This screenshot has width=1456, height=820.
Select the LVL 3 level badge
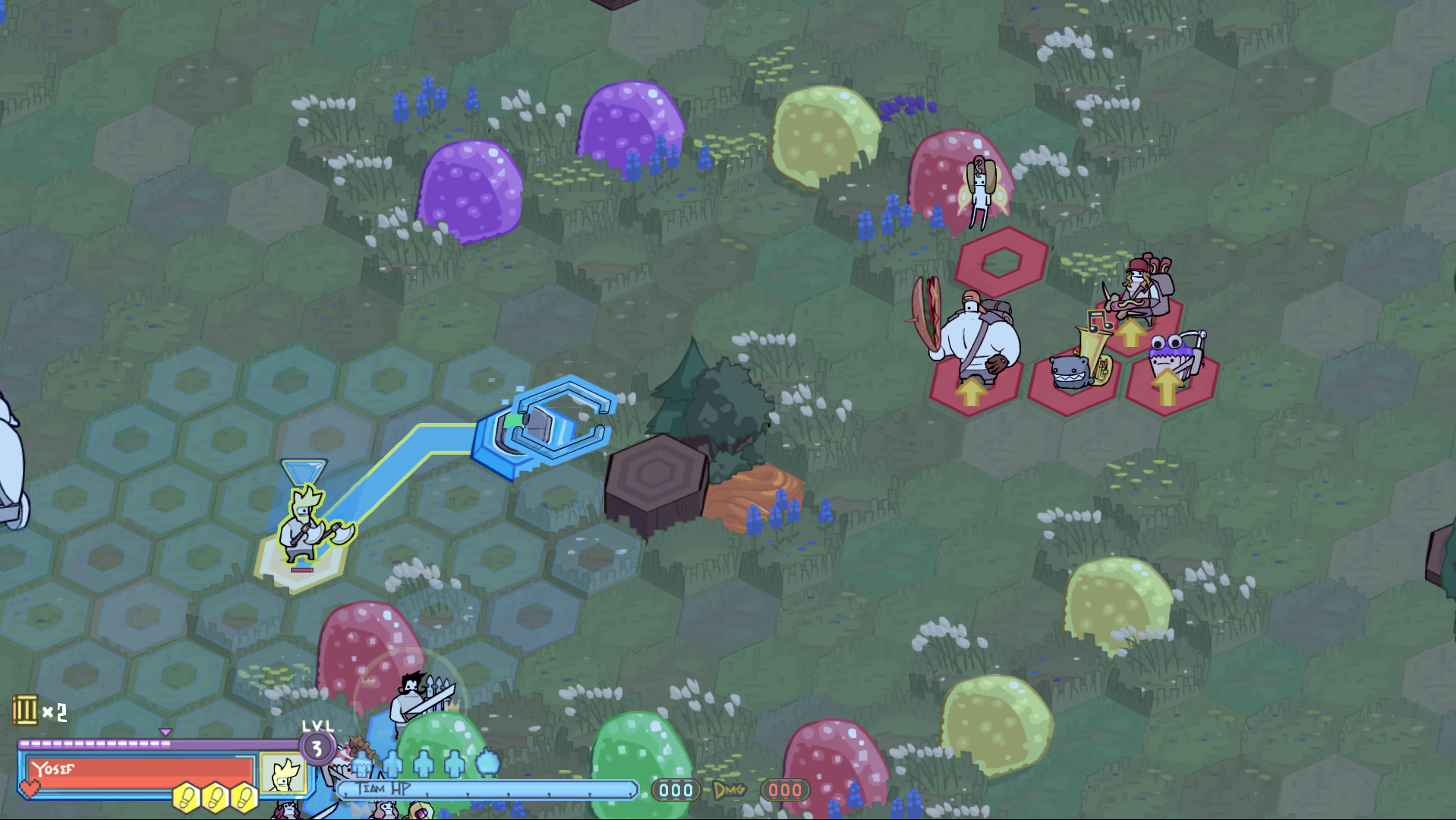pos(317,748)
